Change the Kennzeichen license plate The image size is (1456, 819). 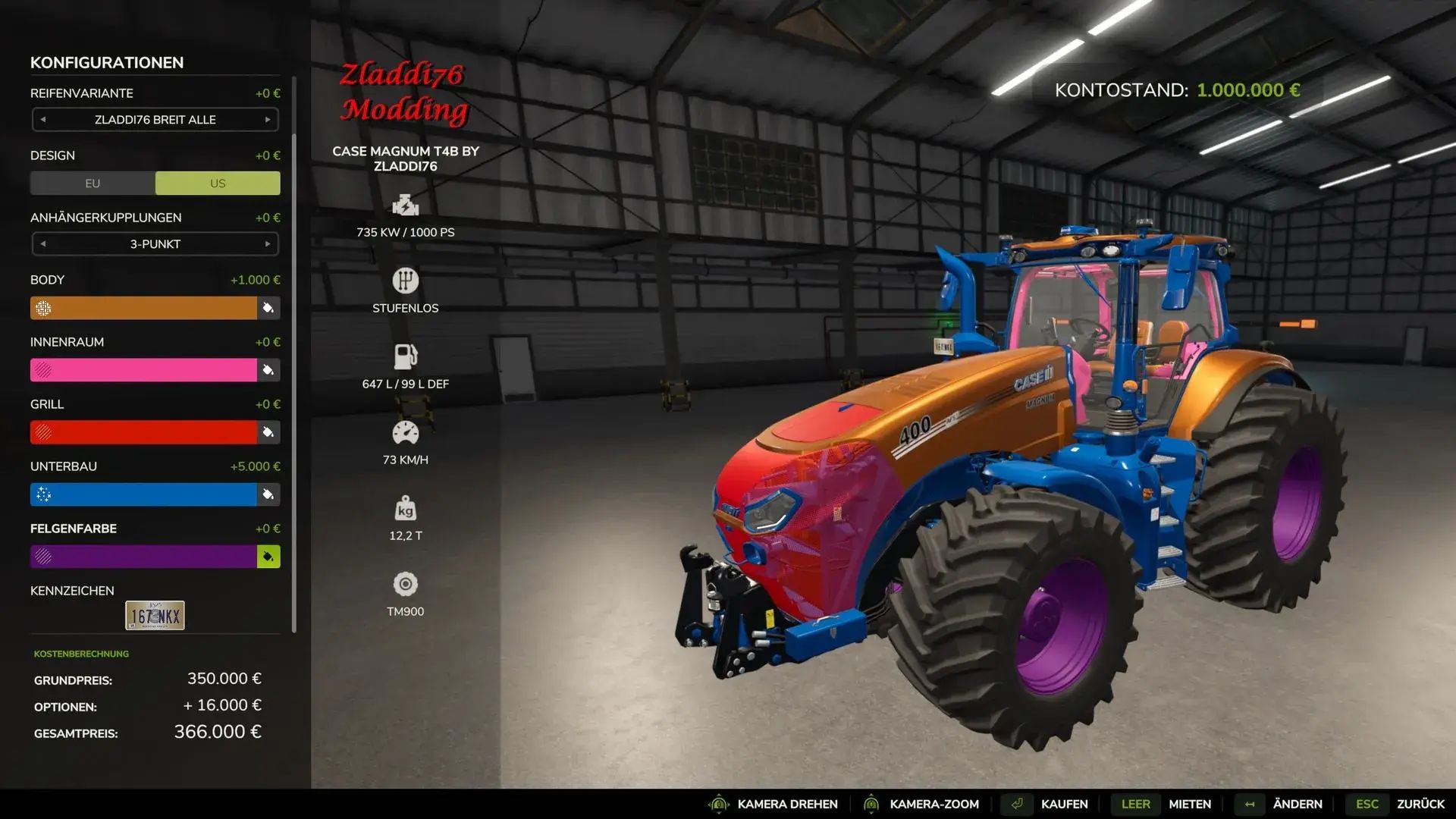[x=155, y=616]
